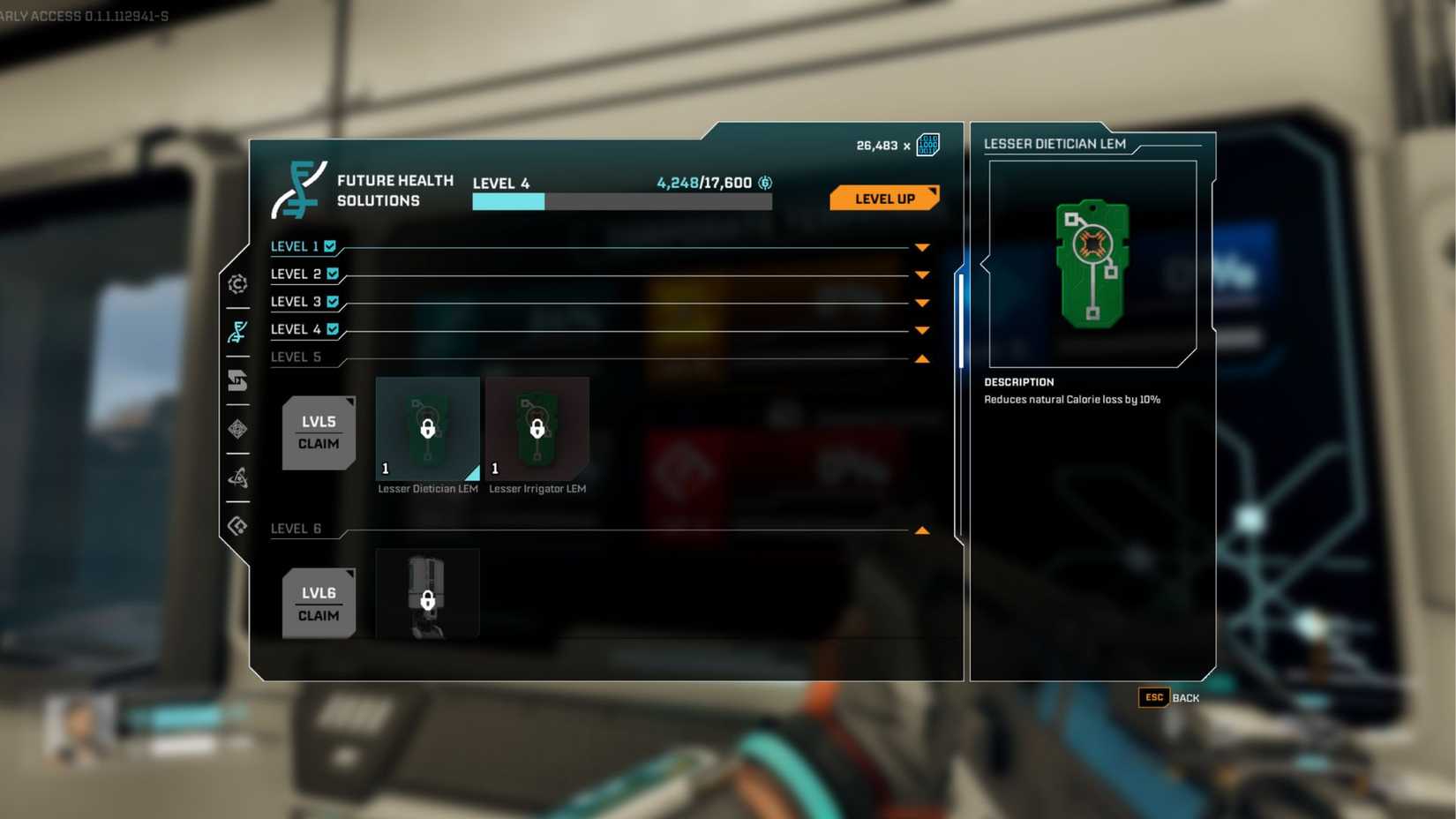Toggle the Level 2 checkmark
Image resolution: width=1456 pixels, height=819 pixels.
pyautogui.click(x=332, y=274)
